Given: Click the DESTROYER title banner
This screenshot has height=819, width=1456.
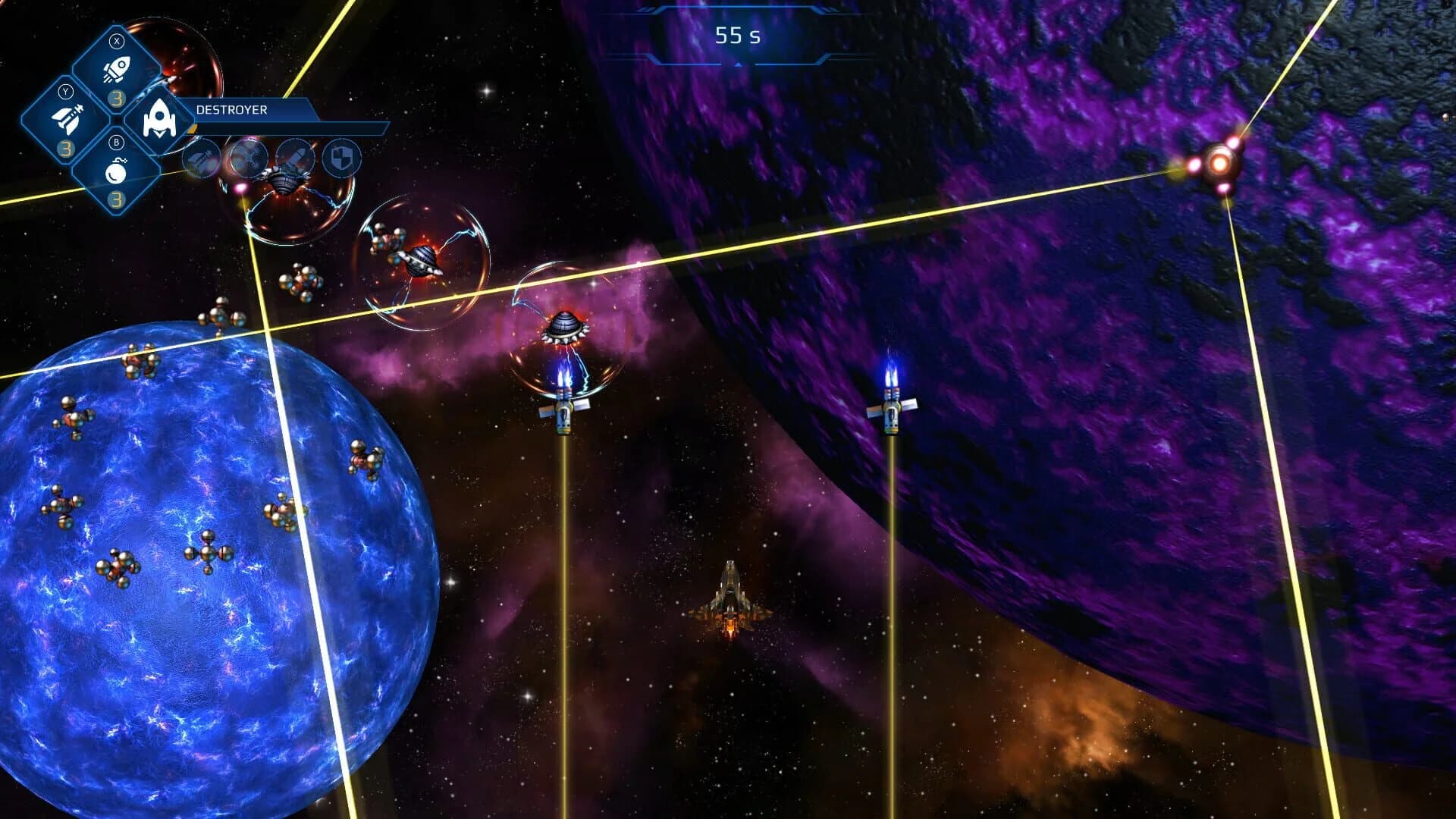Looking at the screenshot, I should pyautogui.click(x=232, y=111).
